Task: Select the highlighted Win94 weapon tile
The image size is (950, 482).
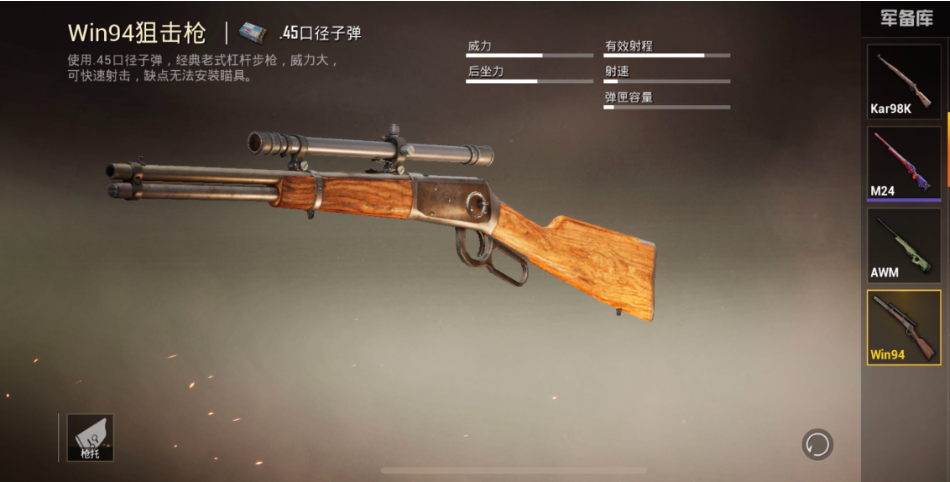Action: point(903,327)
